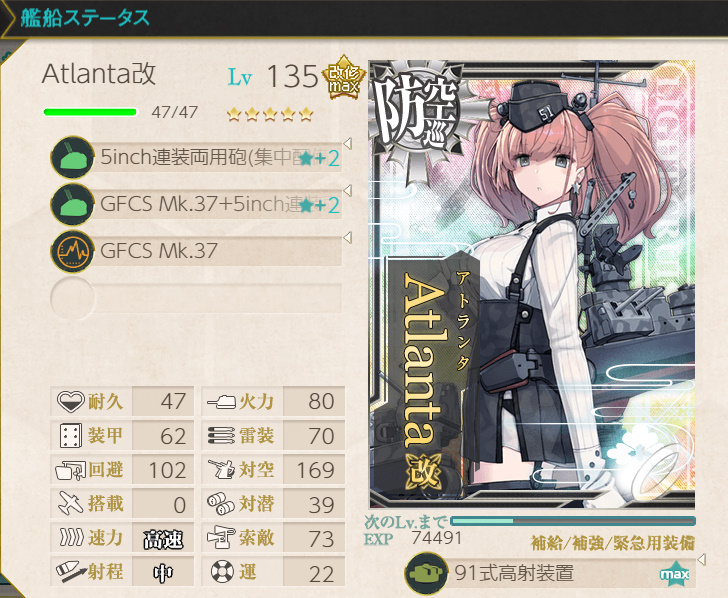
Task: Open the GFCS Mk.37+5inch equipment slot
Action: [200, 205]
